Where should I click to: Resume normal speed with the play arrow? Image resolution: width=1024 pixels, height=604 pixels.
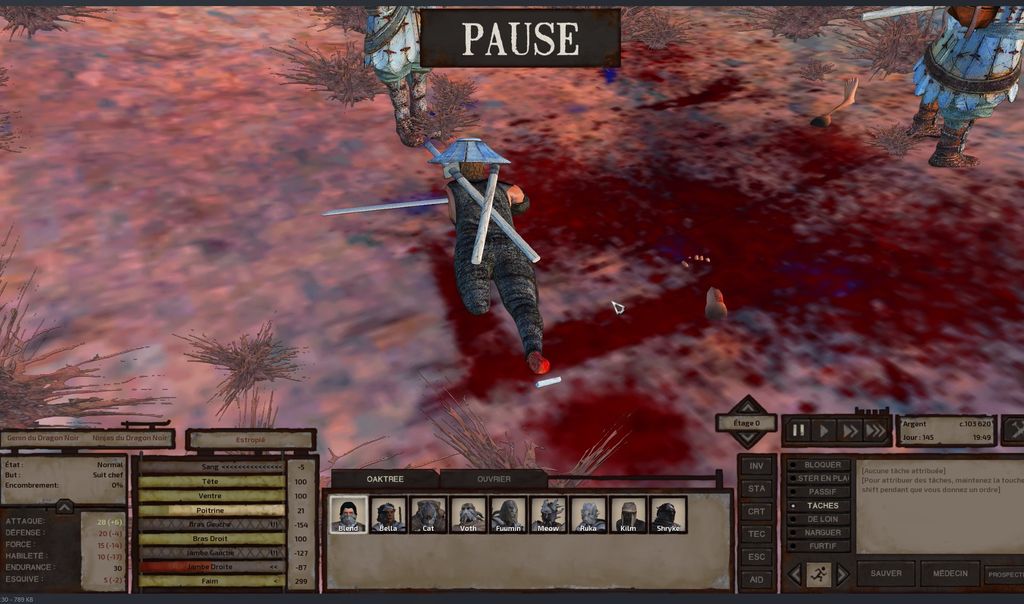click(x=824, y=431)
